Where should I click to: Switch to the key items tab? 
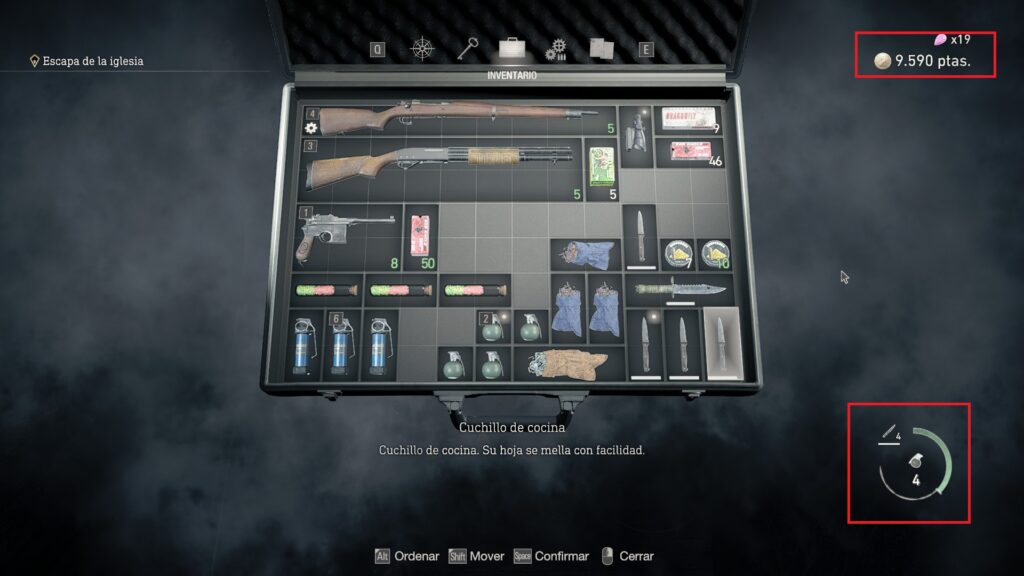click(468, 48)
